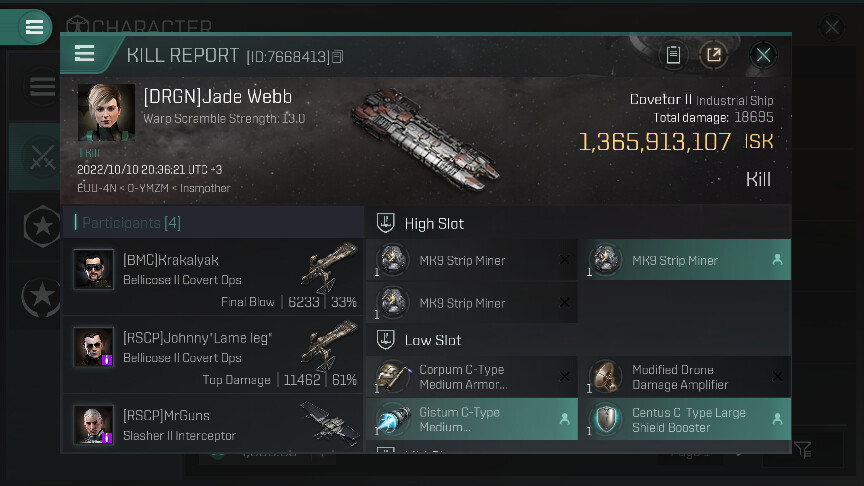The image size is (864, 486).
Task: Share the kill report via export icon
Action: [x=713, y=55]
